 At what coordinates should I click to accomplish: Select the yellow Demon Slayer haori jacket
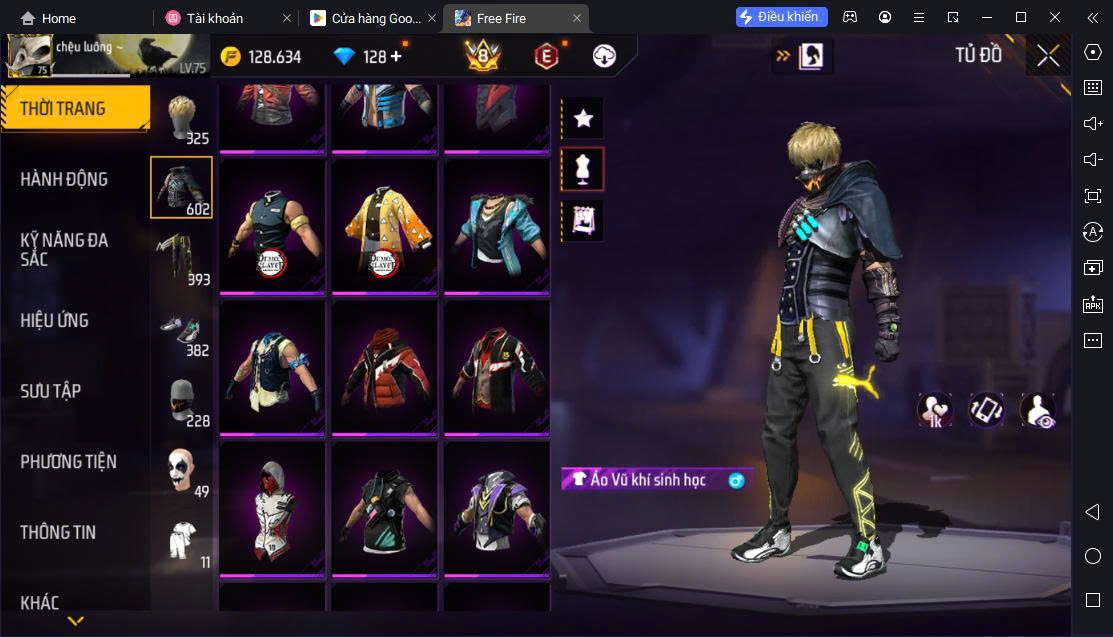coord(385,228)
